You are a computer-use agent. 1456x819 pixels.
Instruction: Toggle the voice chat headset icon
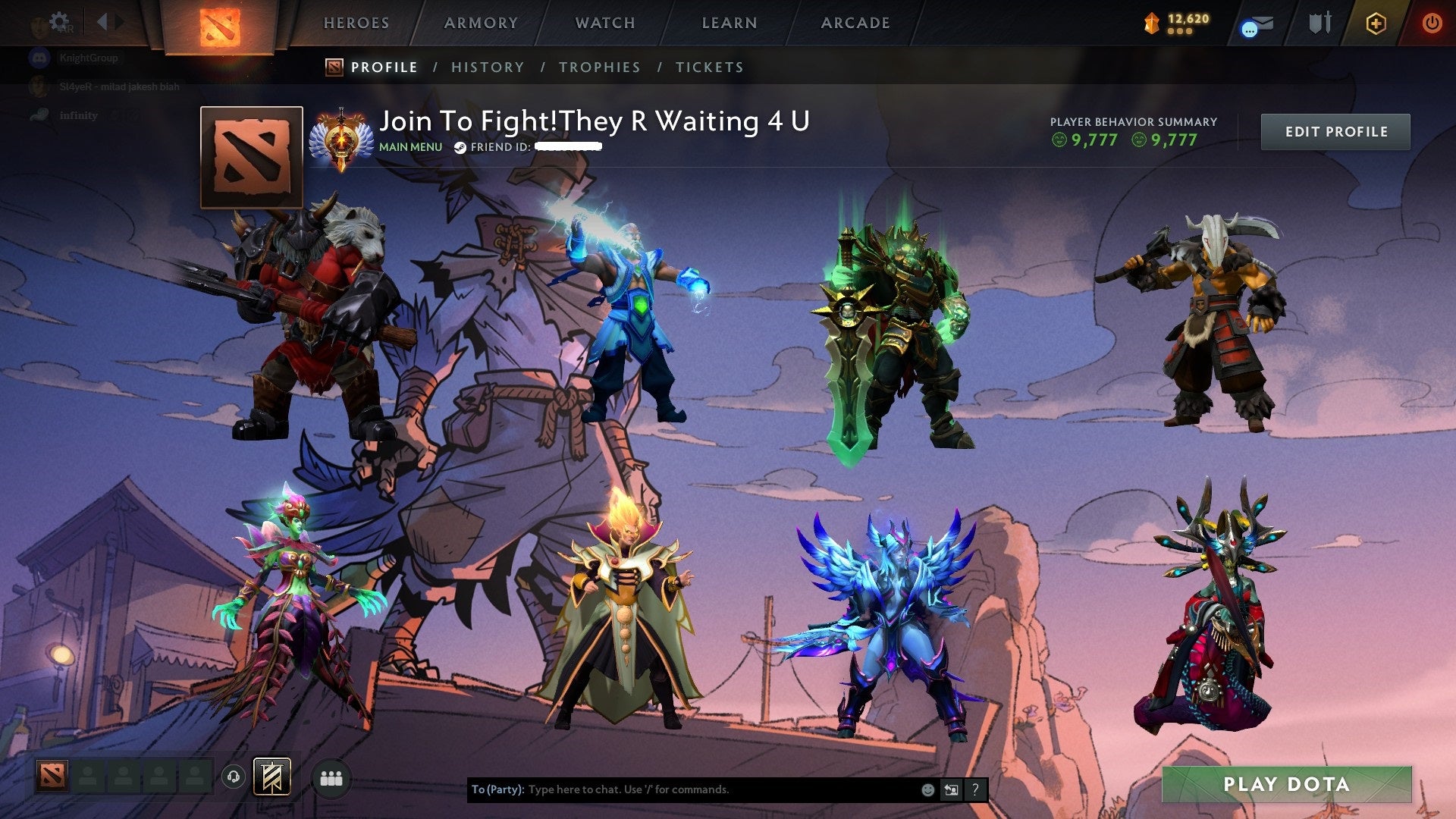click(x=234, y=776)
